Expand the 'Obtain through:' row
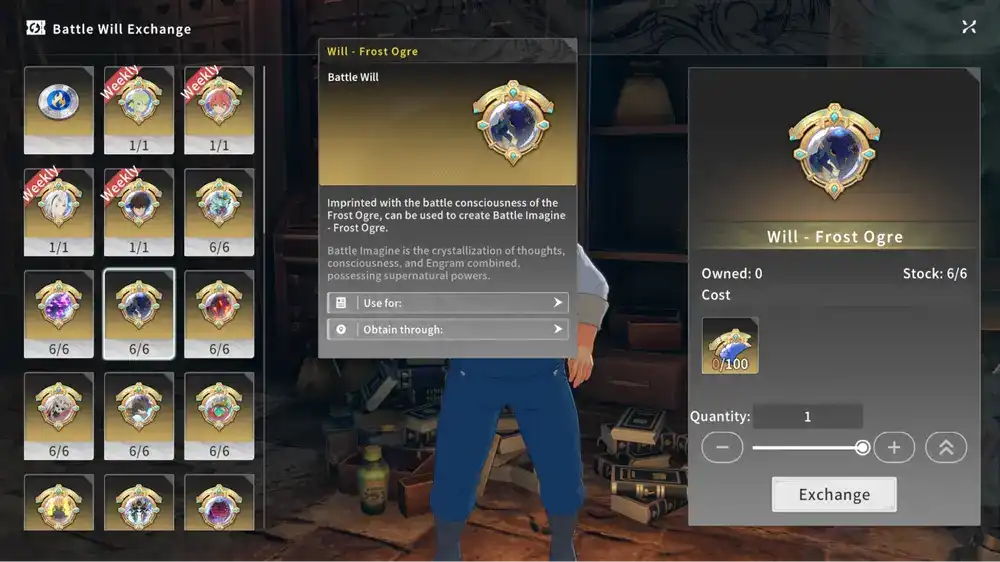The width and height of the screenshot is (1000, 562). click(x=447, y=329)
